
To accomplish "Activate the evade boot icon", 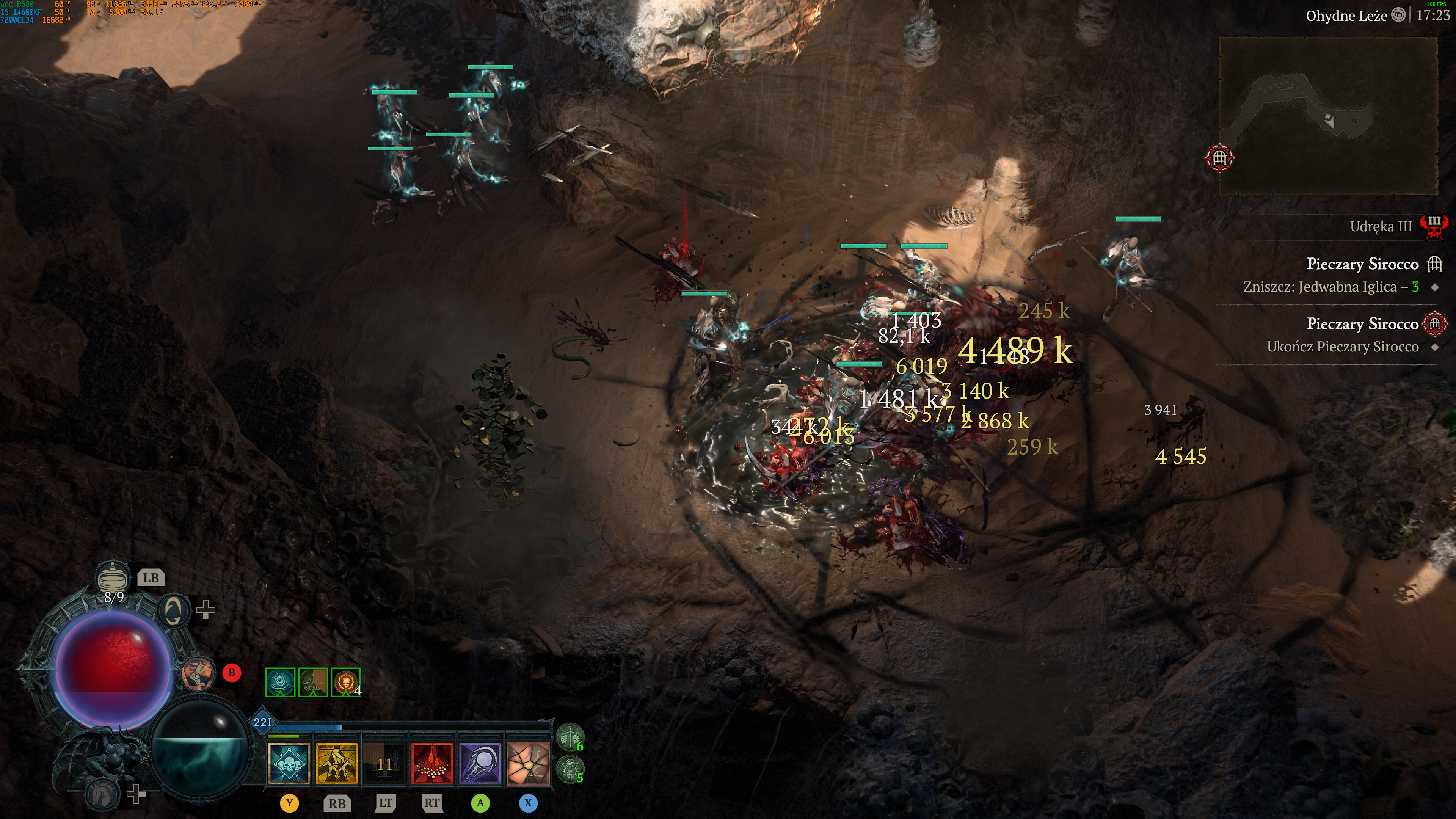I will [x=198, y=673].
